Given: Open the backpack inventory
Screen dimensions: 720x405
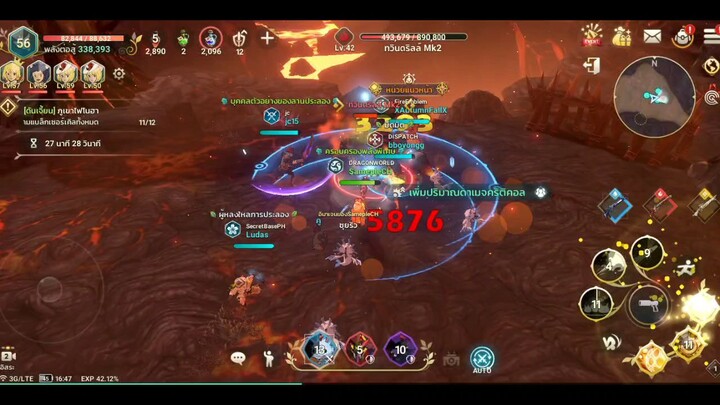Looking at the screenshot, I should tap(683, 37).
